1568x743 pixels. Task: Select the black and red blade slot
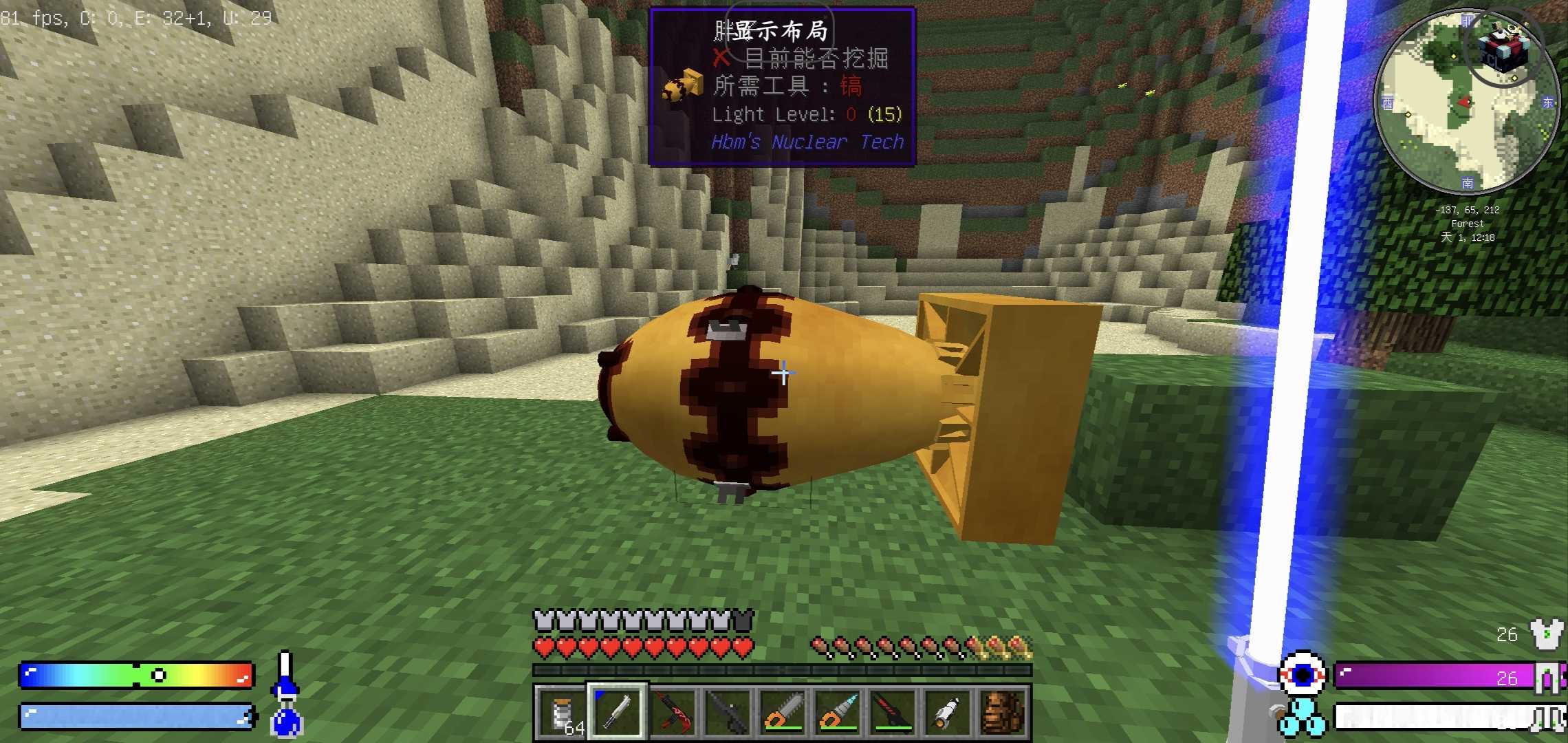click(893, 712)
